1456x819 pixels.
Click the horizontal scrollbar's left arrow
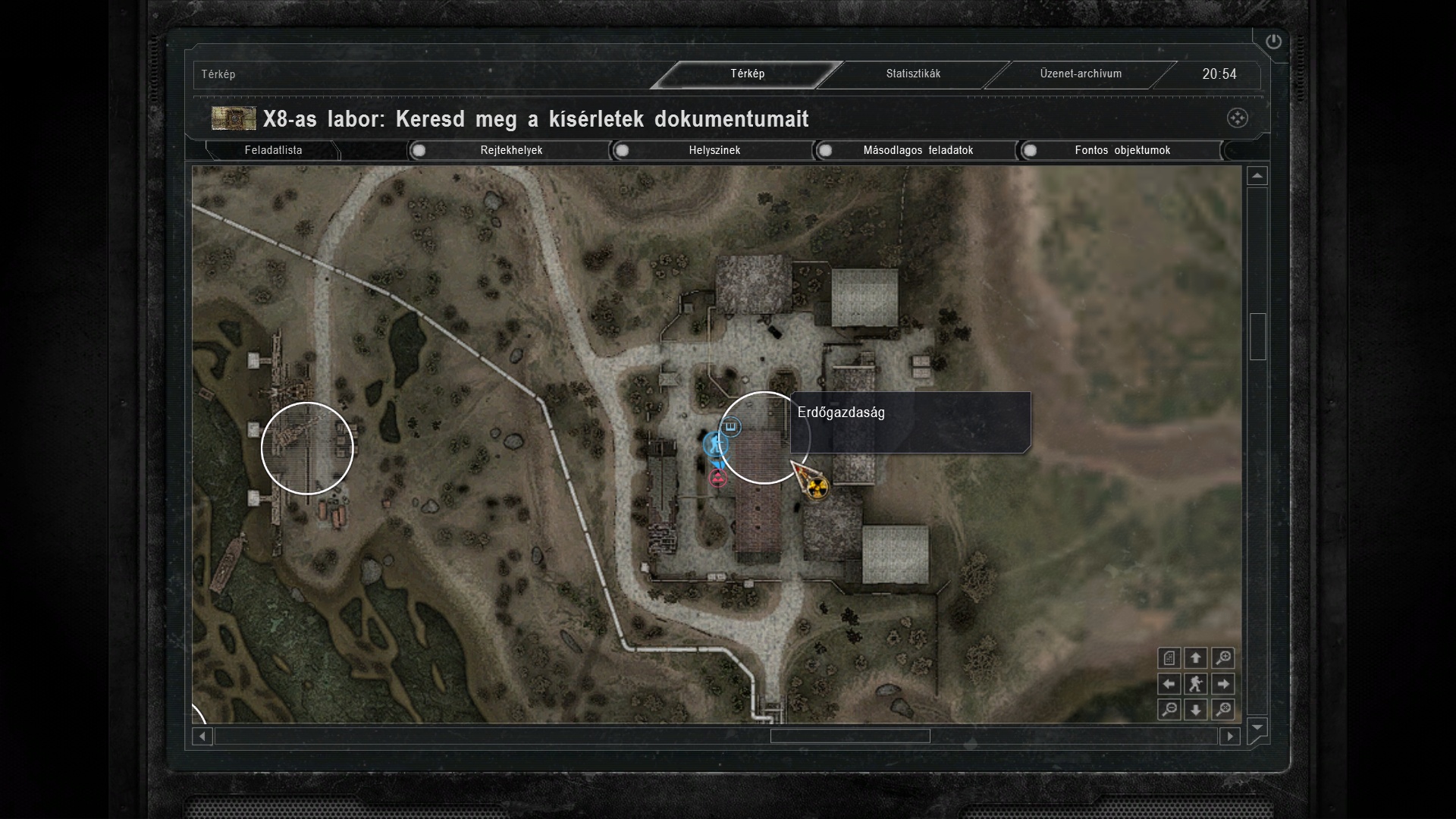click(x=202, y=736)
